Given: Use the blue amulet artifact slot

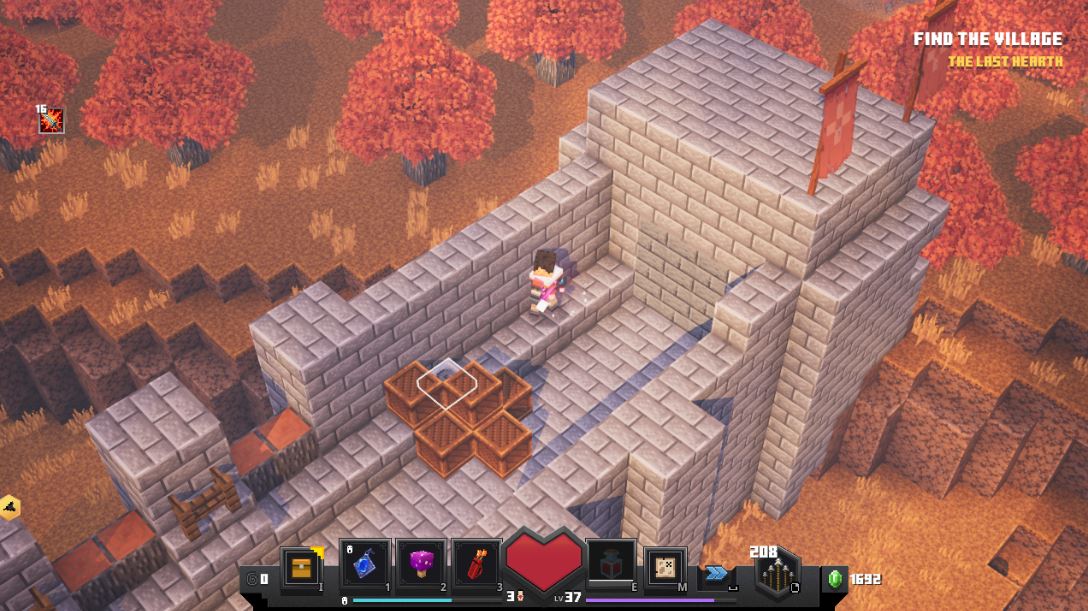Looking at the screenshot, I should 365,565.
